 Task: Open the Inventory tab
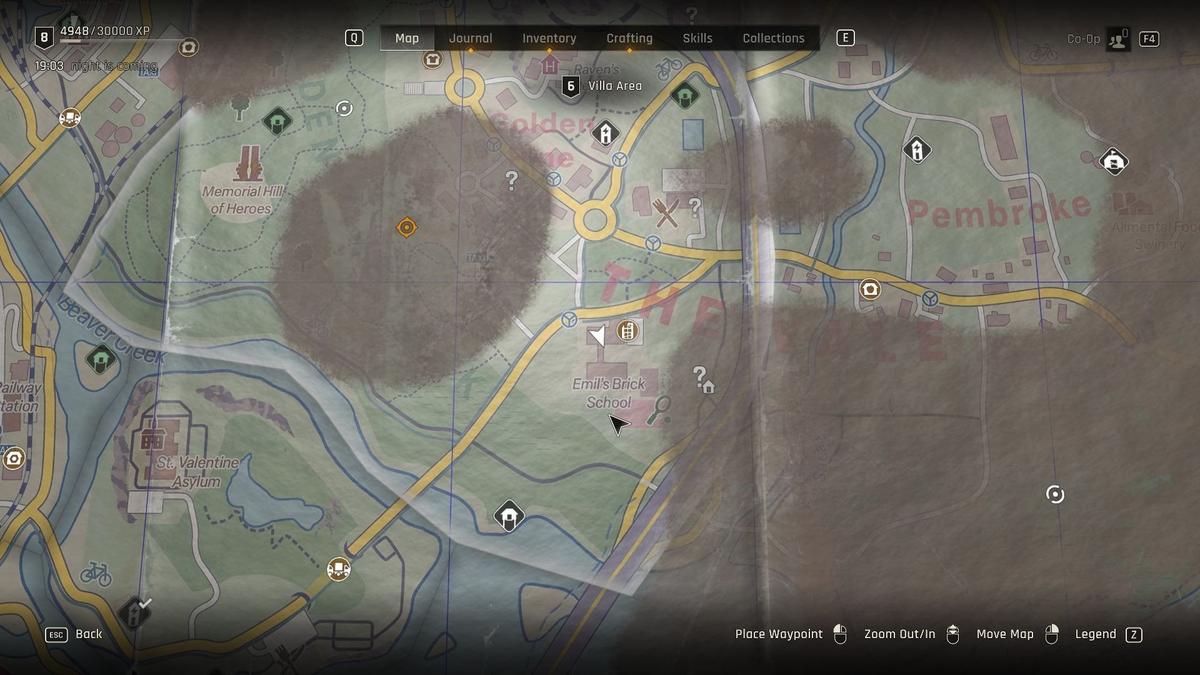[x=549, y=39]
